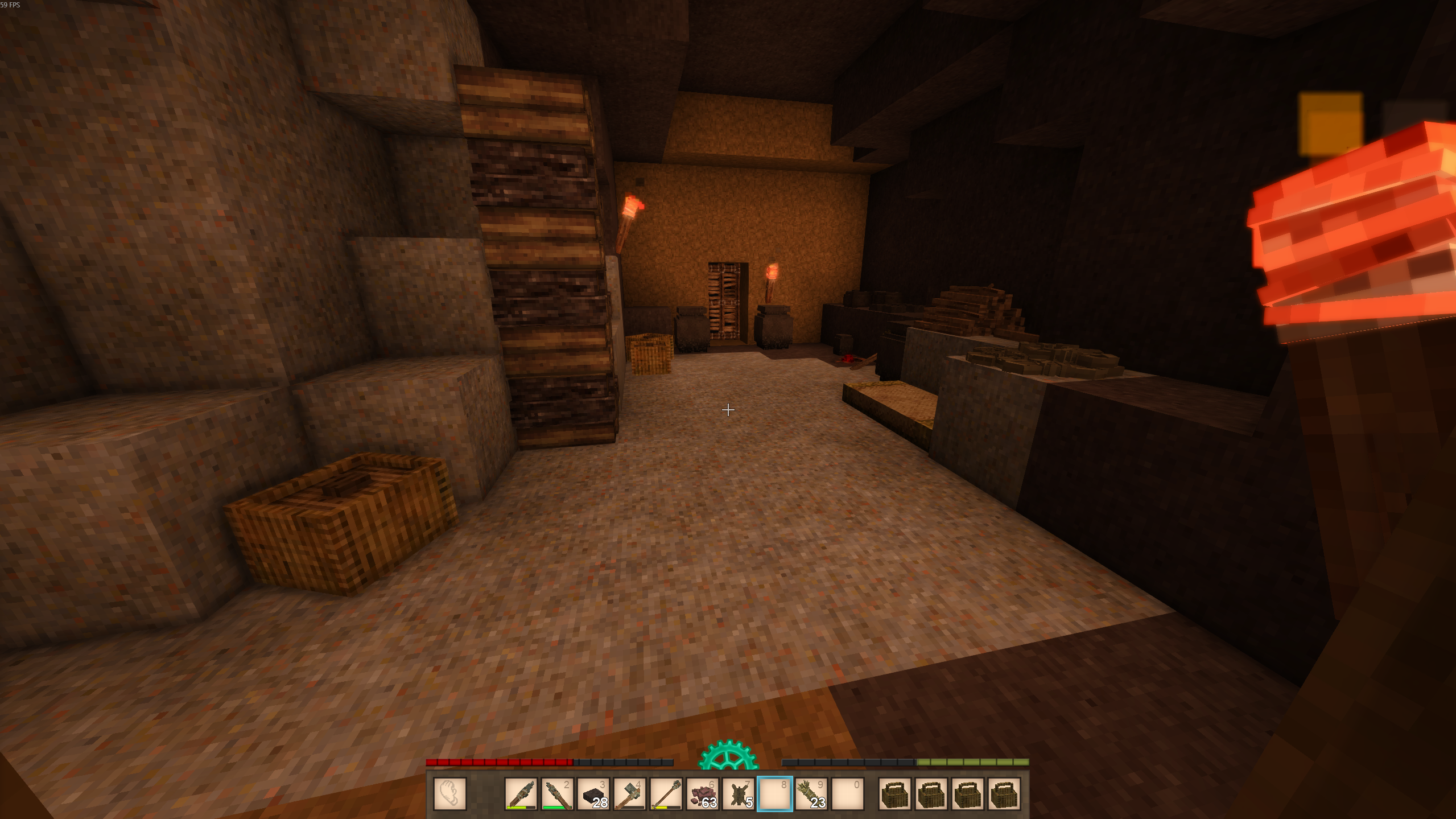Viewport: 1456px width, 819px height.
Task: Choose the tool in hotbar slot 2
Action: click(x=558, y=793)
